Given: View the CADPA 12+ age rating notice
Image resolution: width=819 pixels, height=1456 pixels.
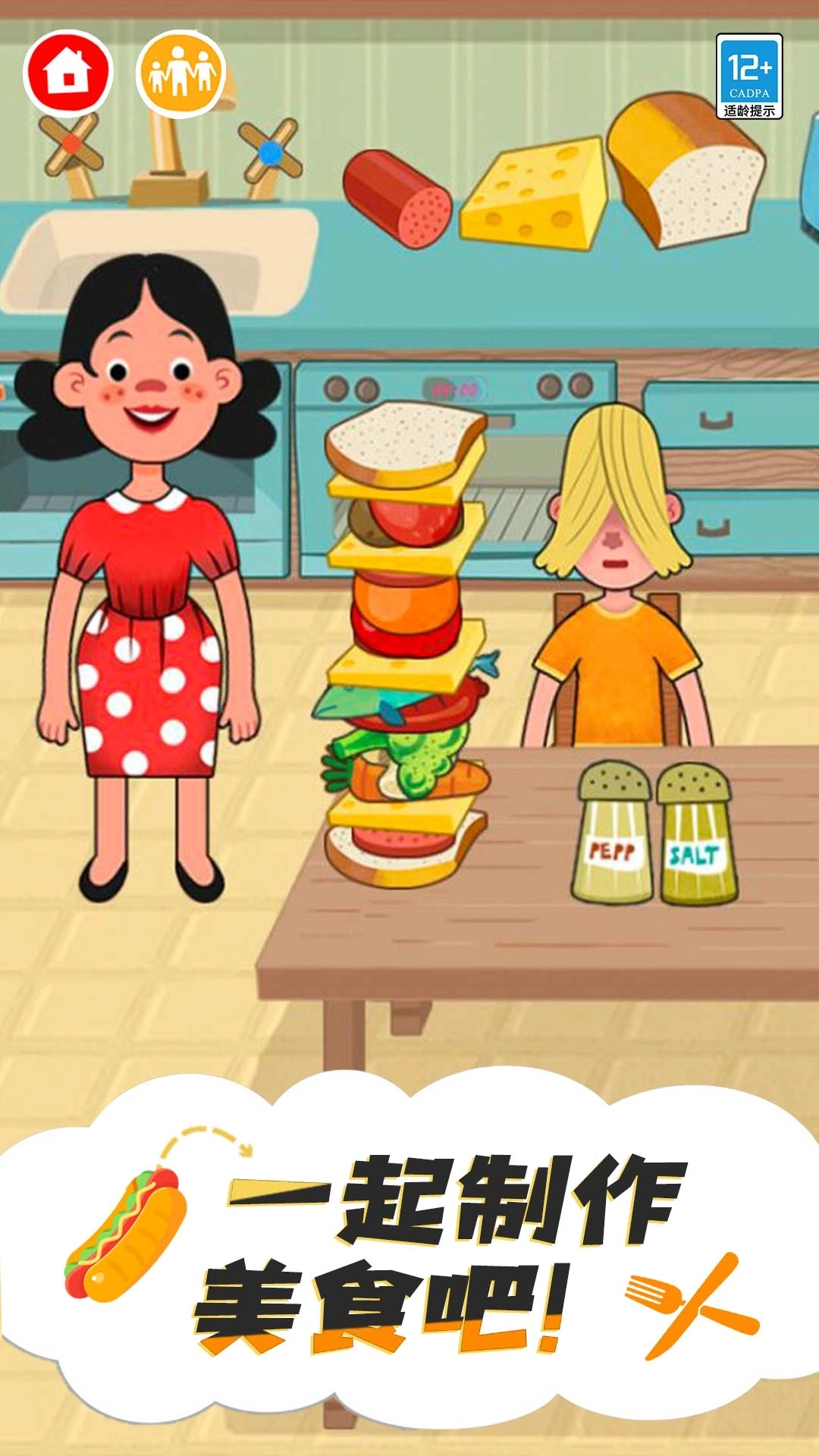Looking at the screenshot, I should [x=748, y=77].
